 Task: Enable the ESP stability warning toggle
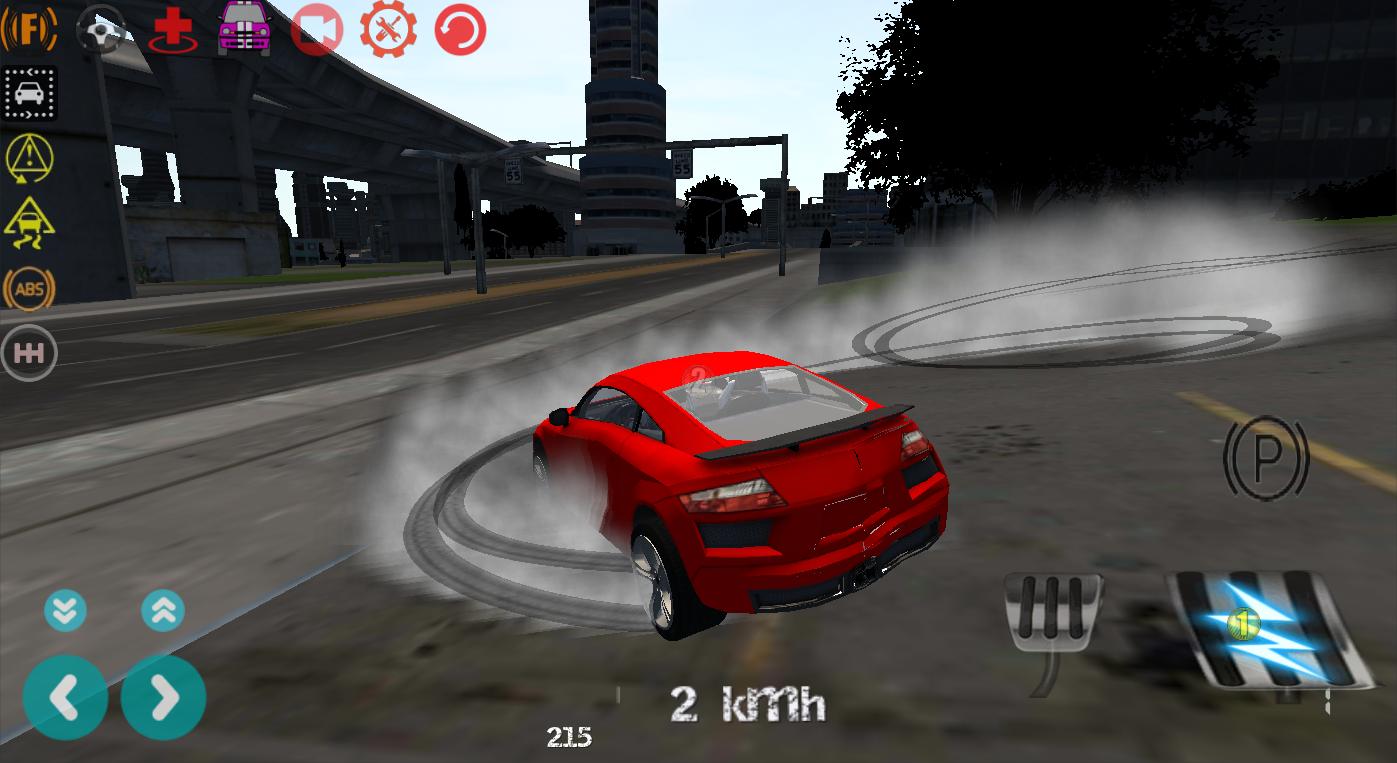(x=29, y=158)
